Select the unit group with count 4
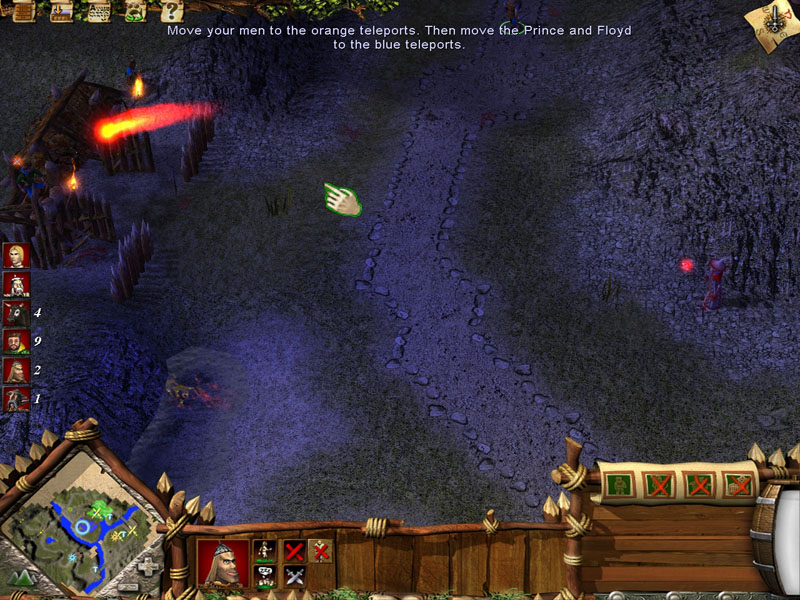 pyautogui.click(x=15, y=313)
